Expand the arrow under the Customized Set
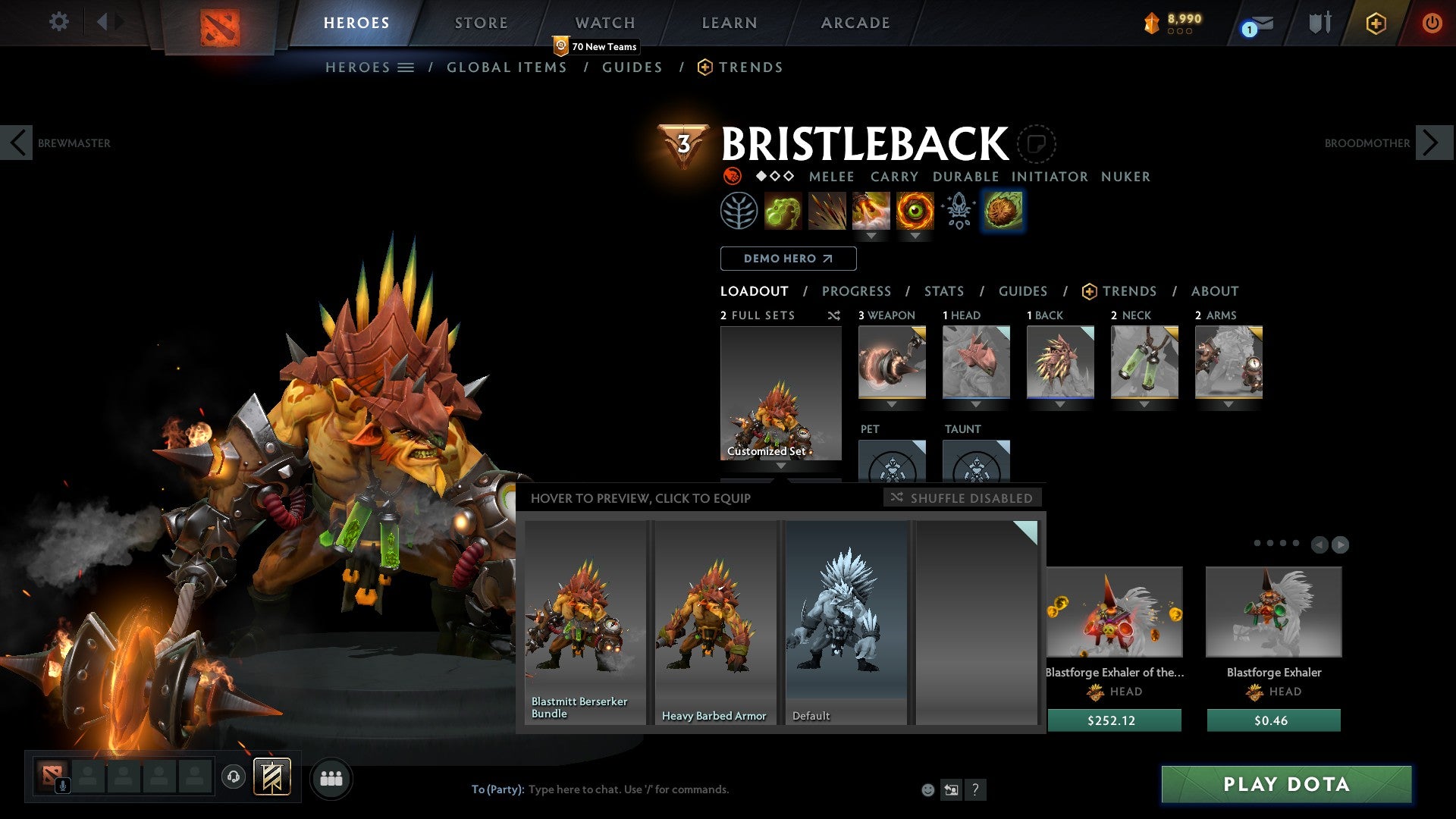 coord(780,466)
